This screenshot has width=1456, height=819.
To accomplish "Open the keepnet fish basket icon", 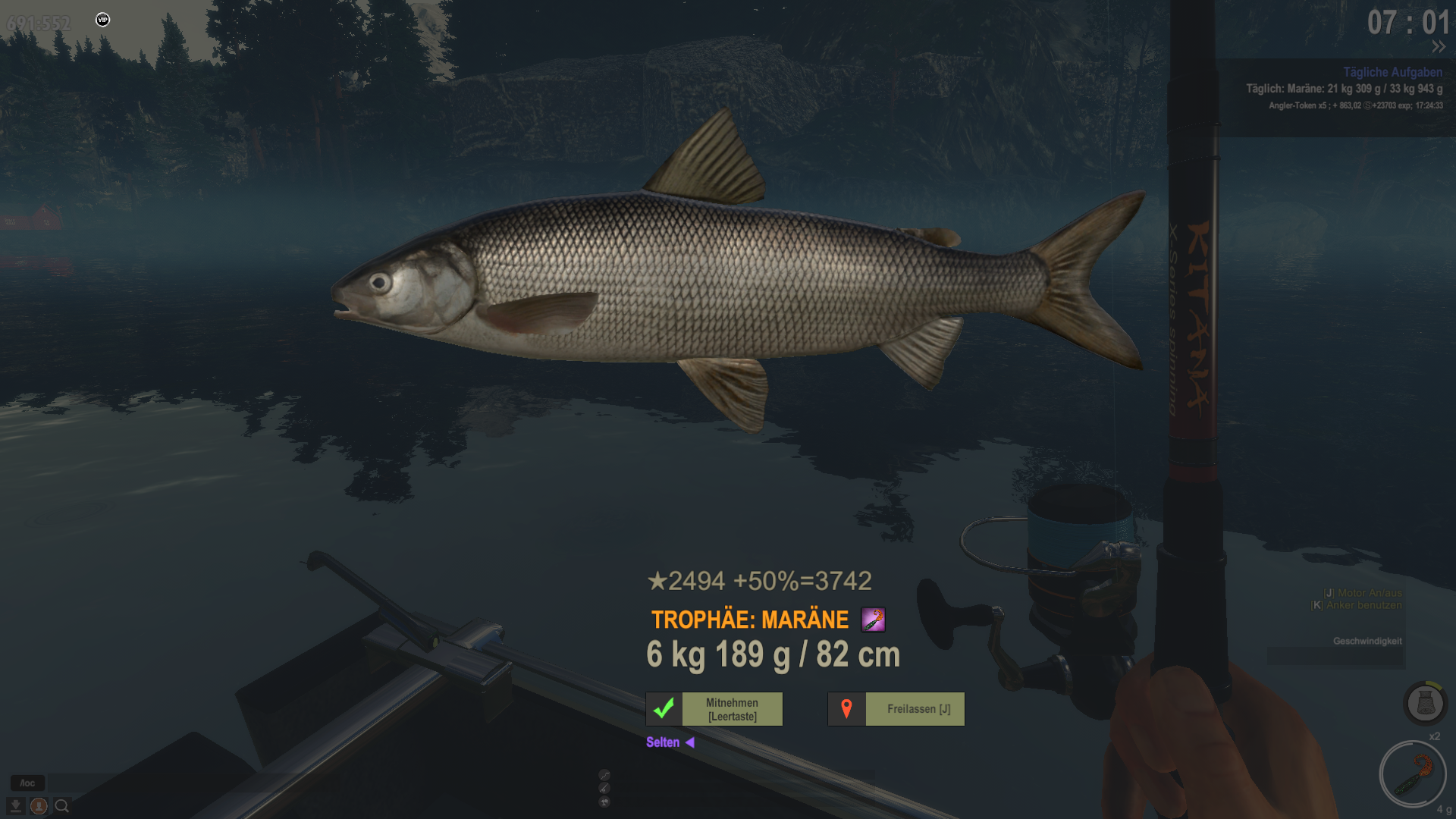I will pos(1425,703).
